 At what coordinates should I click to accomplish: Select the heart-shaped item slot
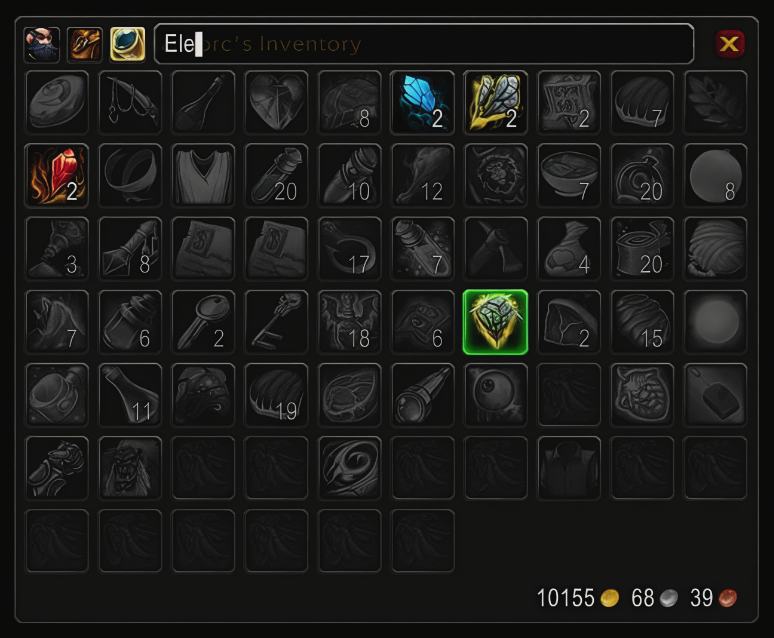click(277, 102)
